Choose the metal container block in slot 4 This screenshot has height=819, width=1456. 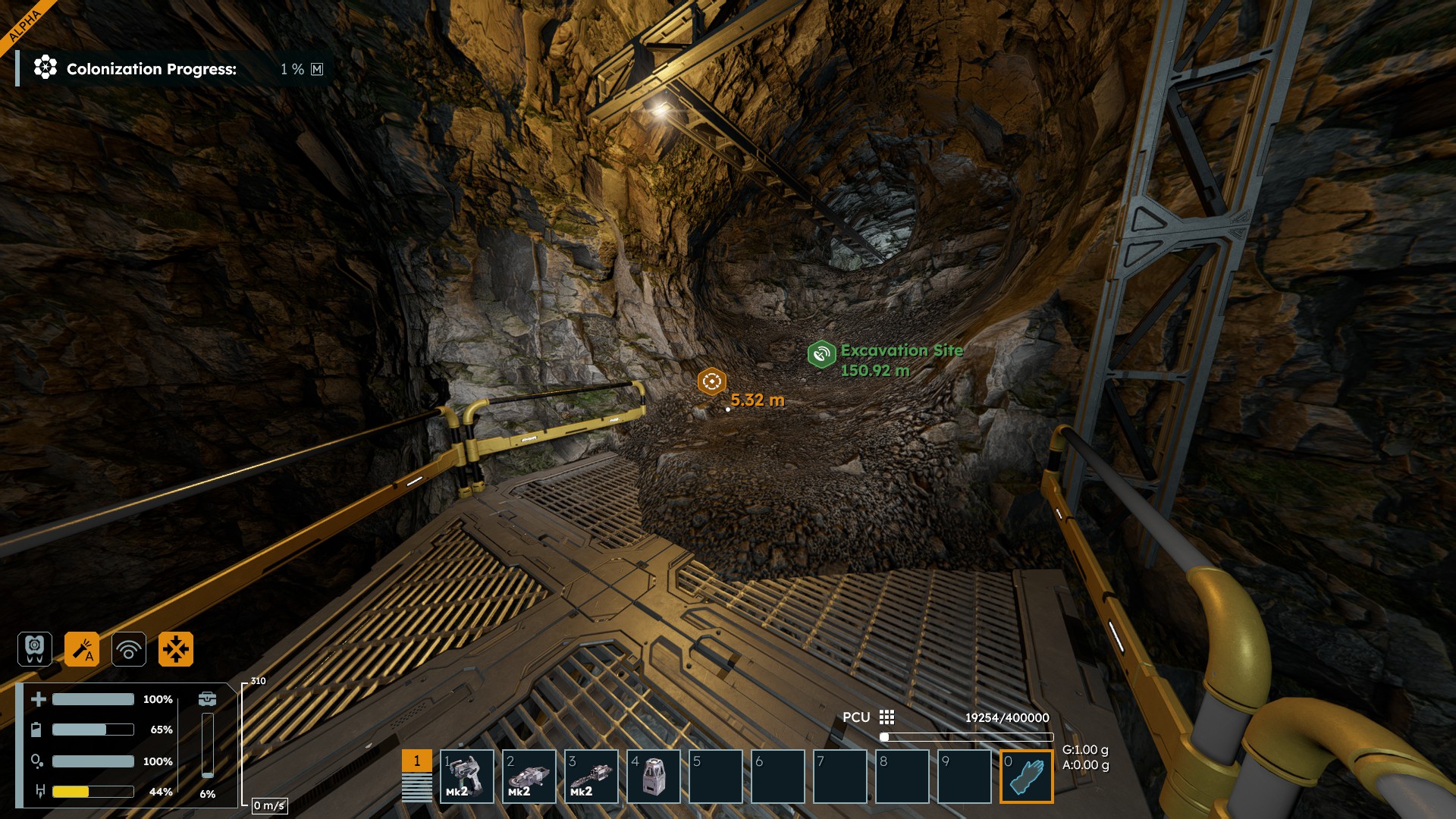tap(653, 776)
